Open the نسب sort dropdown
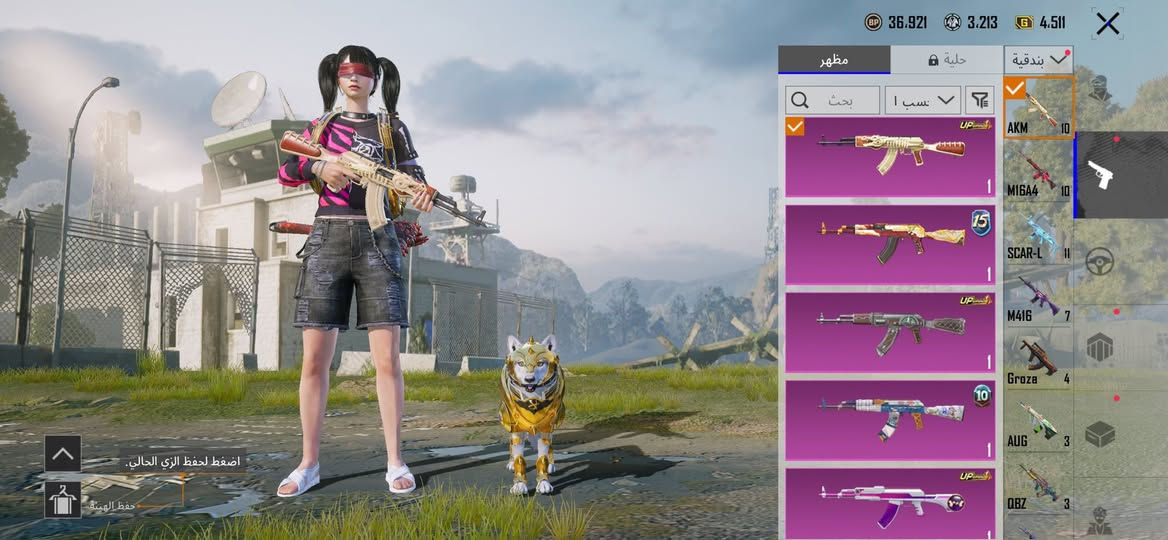 922,100
